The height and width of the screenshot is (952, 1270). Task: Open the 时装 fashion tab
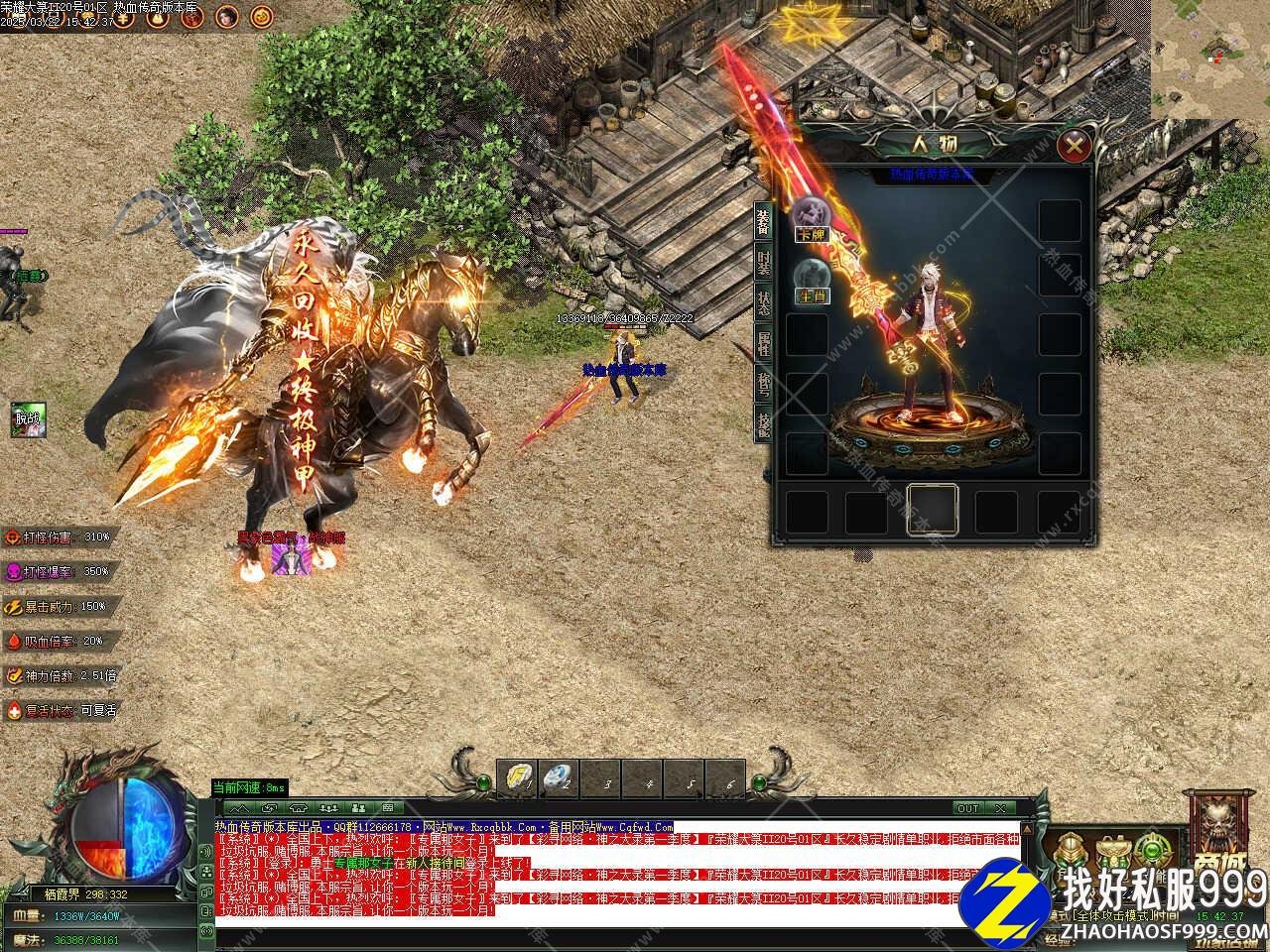click(x=763, y=265)
